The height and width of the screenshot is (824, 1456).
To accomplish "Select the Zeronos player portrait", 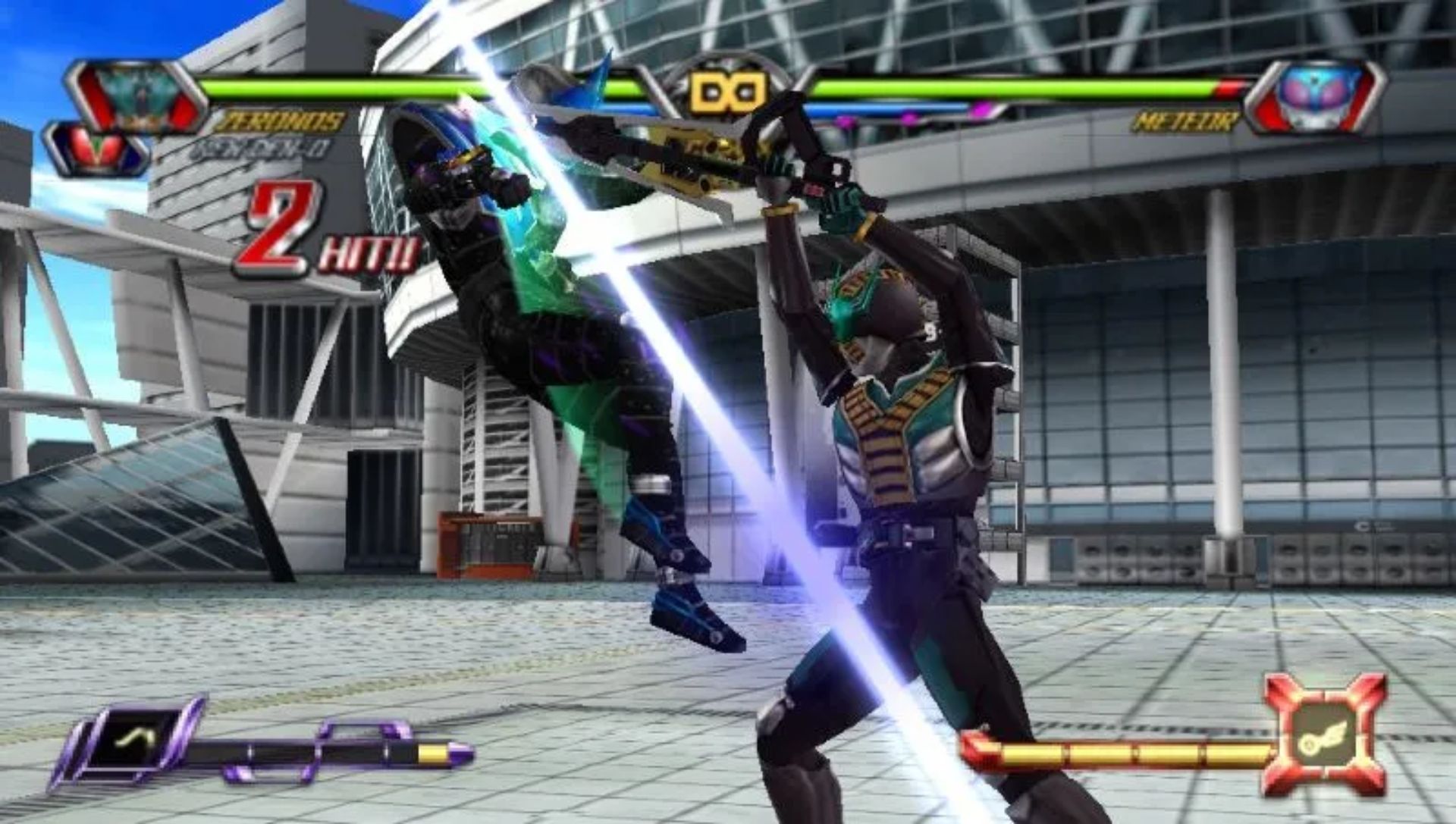I will point(136,96).
